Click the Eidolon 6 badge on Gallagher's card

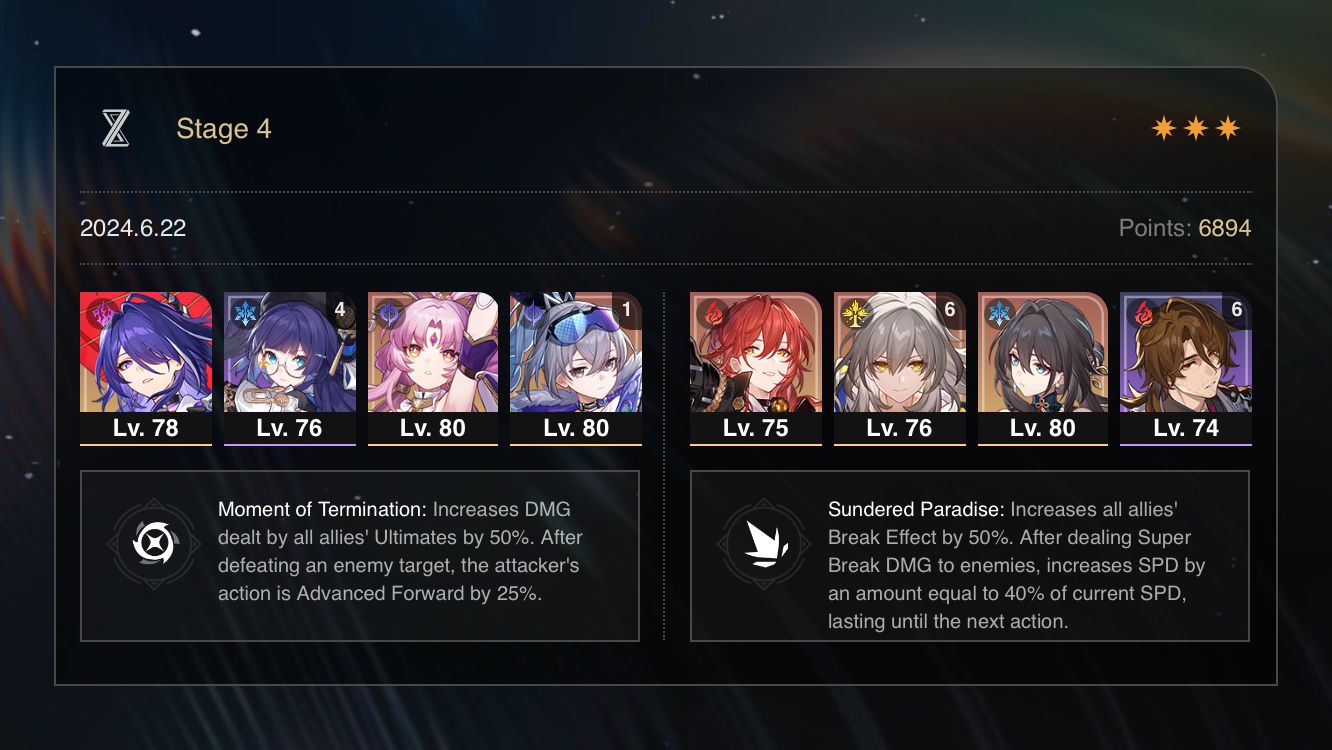(x=1235, y=310)
